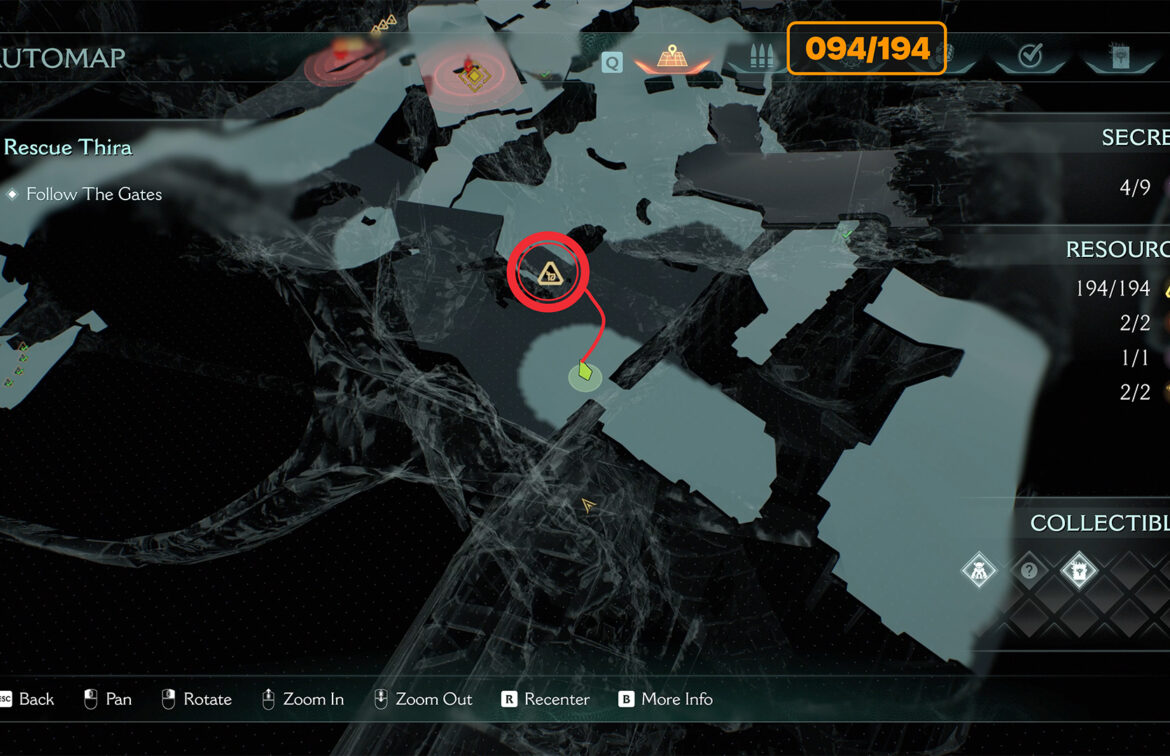Select the codex page collectible icon

[1079, 572]
